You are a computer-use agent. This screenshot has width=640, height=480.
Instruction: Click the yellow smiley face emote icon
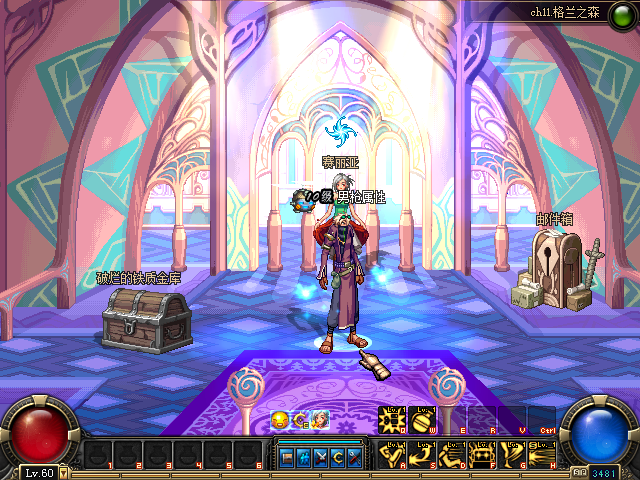(279, 420)
